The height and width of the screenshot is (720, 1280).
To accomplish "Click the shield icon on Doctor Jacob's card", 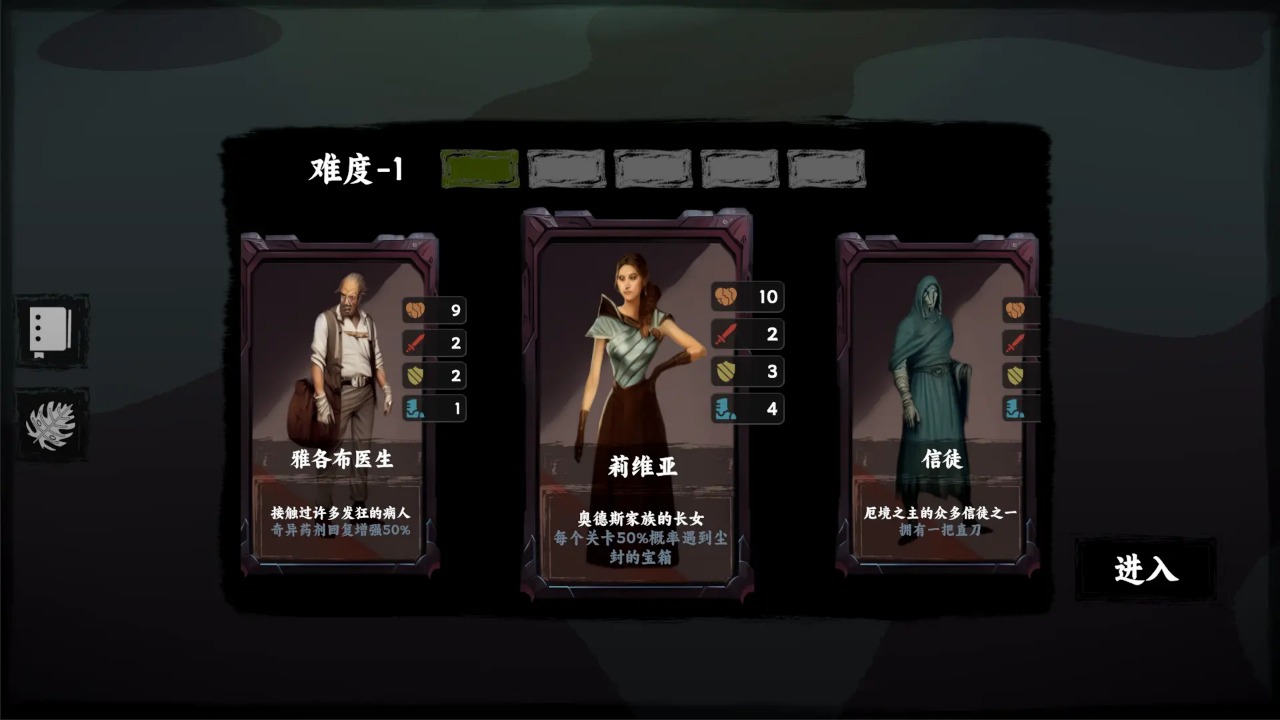I will coord(417,375).
